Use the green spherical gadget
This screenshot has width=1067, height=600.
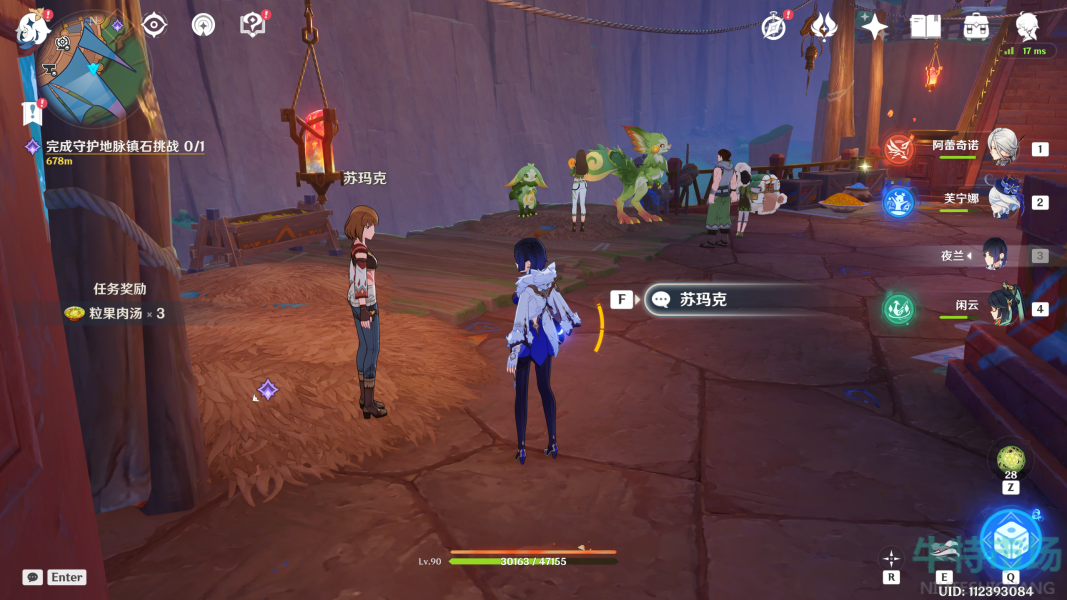pos(1010,460)
